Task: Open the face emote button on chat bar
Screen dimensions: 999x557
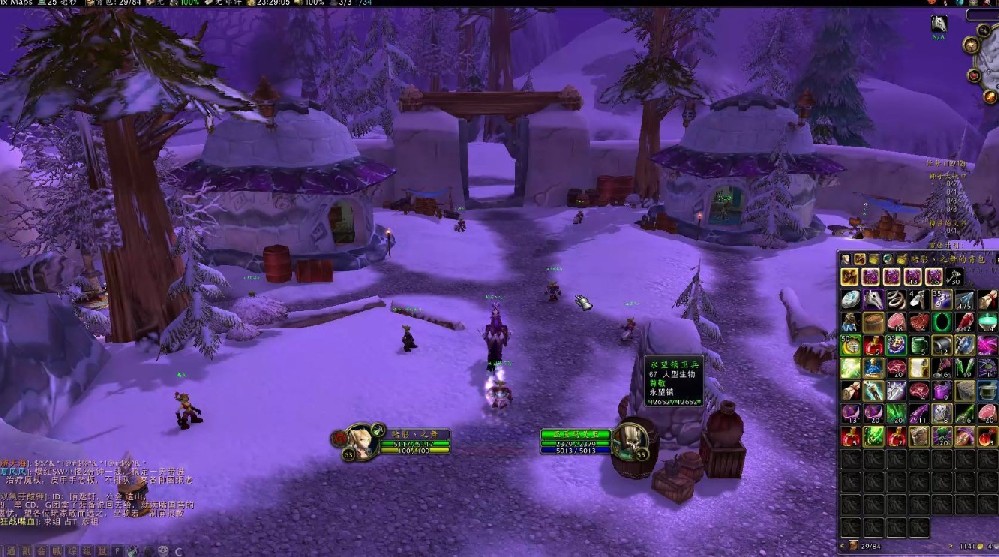Action: 163,550
